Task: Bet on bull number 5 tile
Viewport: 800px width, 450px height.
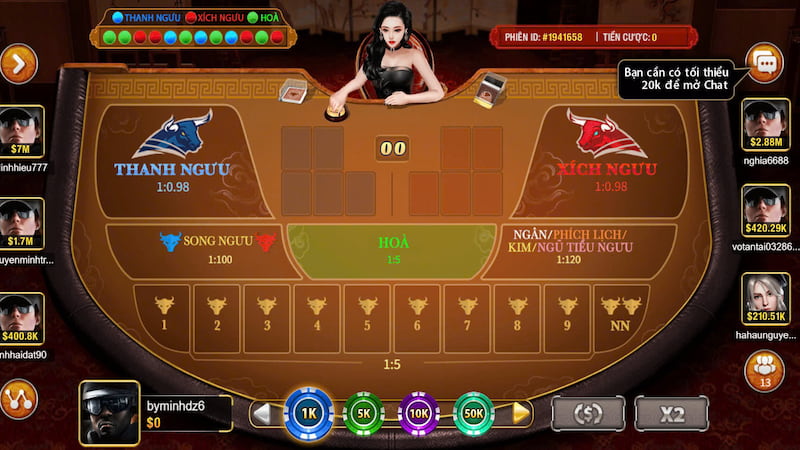Action: pos(367,316)
